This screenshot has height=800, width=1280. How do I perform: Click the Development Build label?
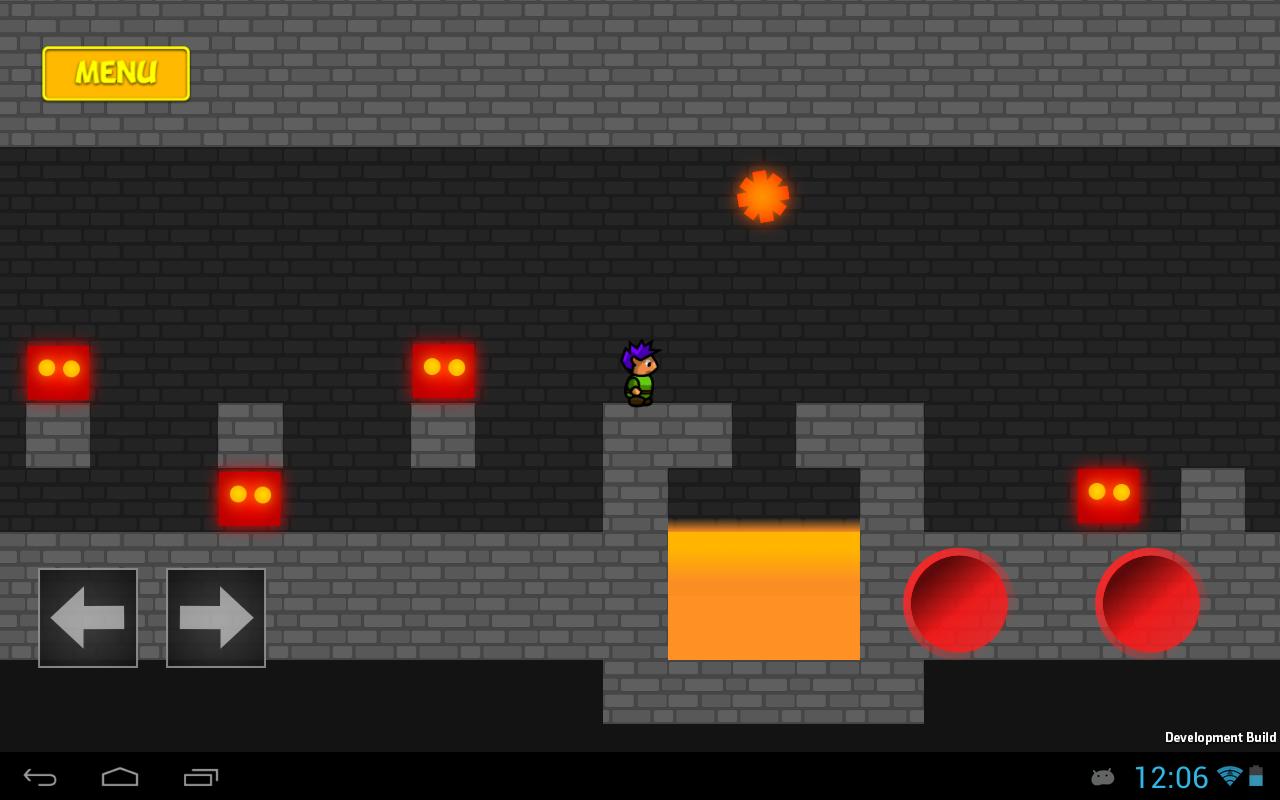(1220, 737)
